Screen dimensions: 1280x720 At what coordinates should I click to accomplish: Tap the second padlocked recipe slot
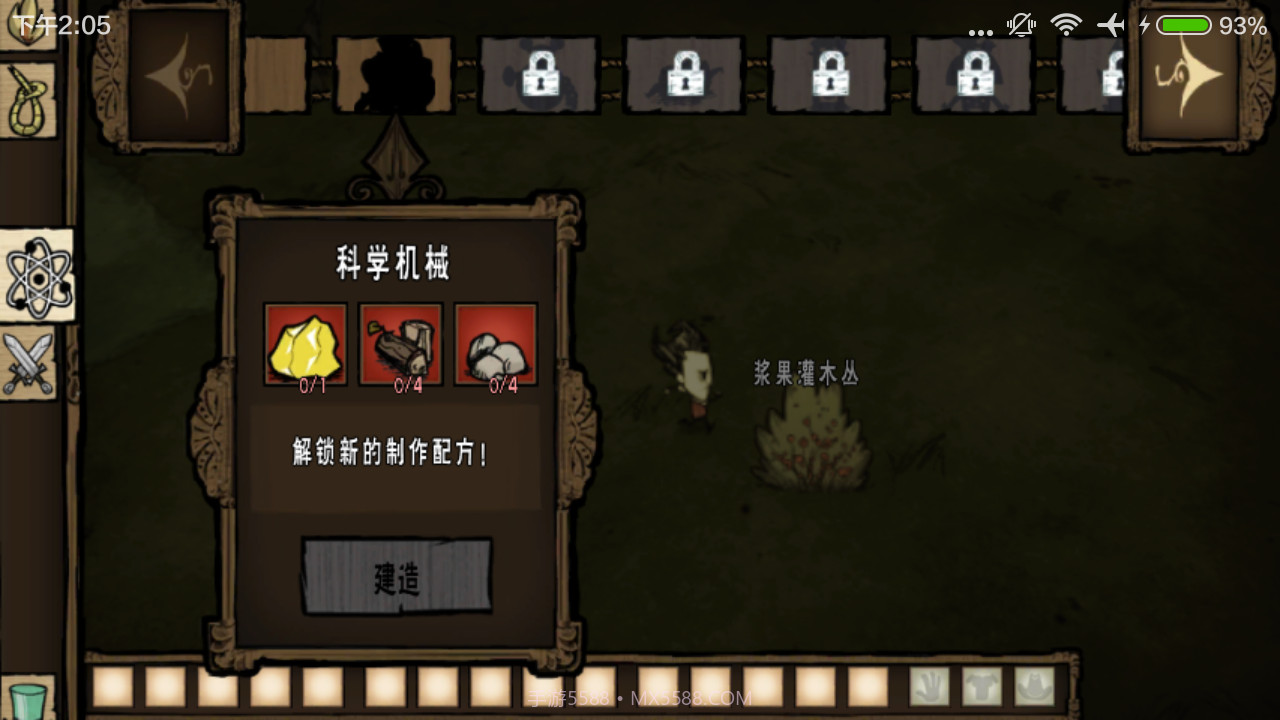pyautogui.click(x=684, y=75)
